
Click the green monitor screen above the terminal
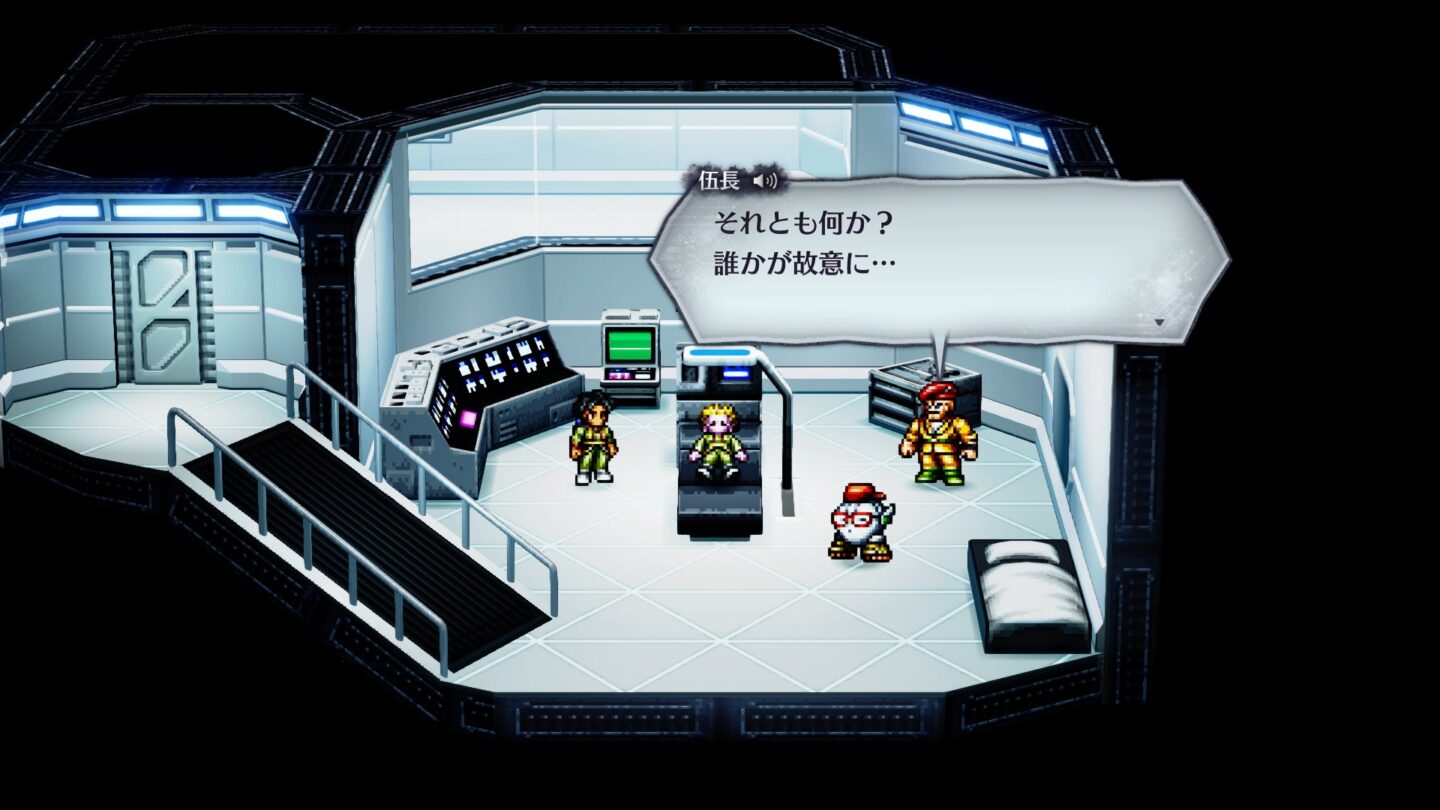click(x=629, y=346)
